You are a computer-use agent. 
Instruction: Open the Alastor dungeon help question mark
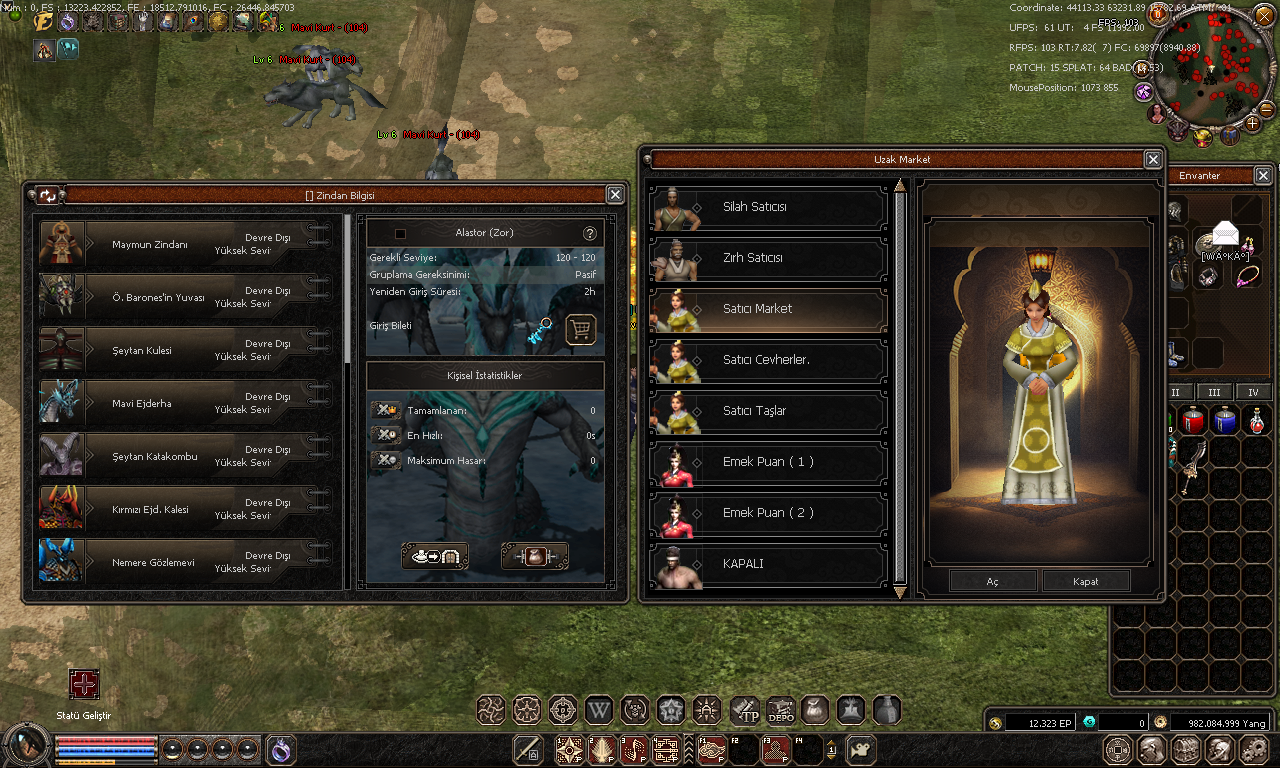click(590, 233)
